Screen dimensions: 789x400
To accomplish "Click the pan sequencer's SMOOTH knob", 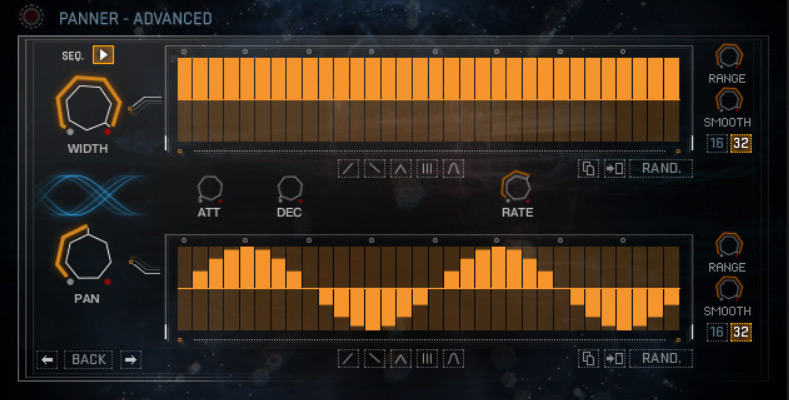I will coord(727,290).
